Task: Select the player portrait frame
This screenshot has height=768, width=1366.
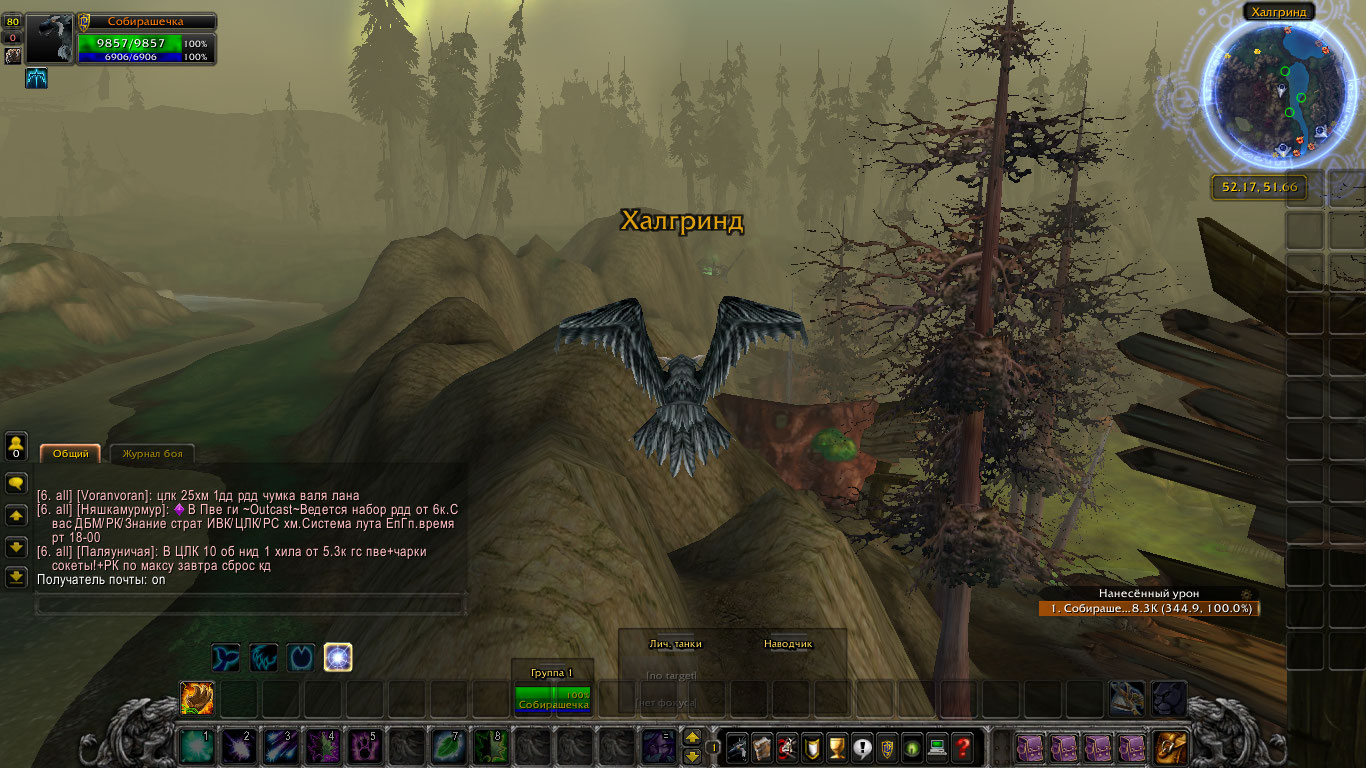Action: coord(50,39)
